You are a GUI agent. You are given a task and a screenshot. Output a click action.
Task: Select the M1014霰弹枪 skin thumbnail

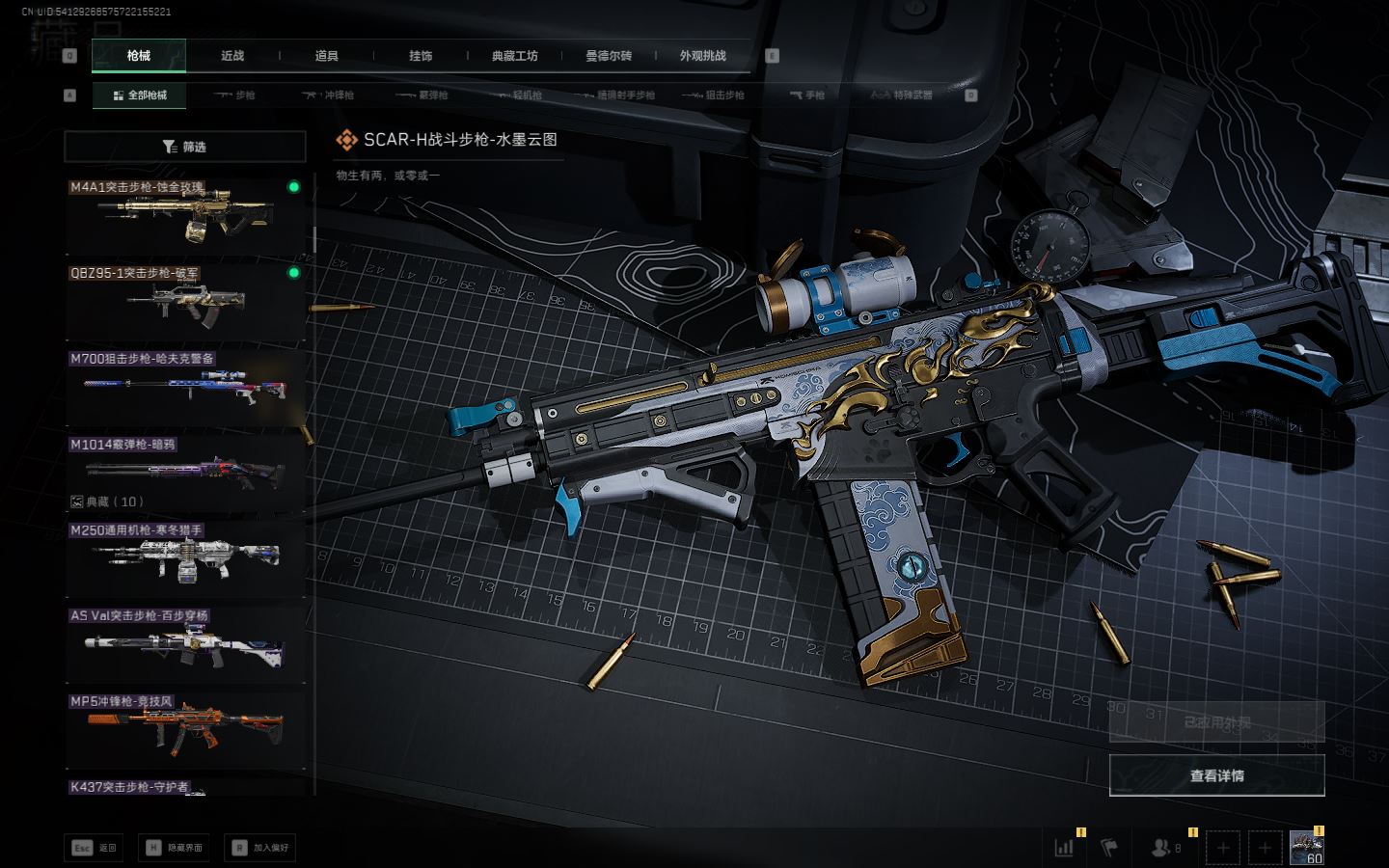(184, 474)
